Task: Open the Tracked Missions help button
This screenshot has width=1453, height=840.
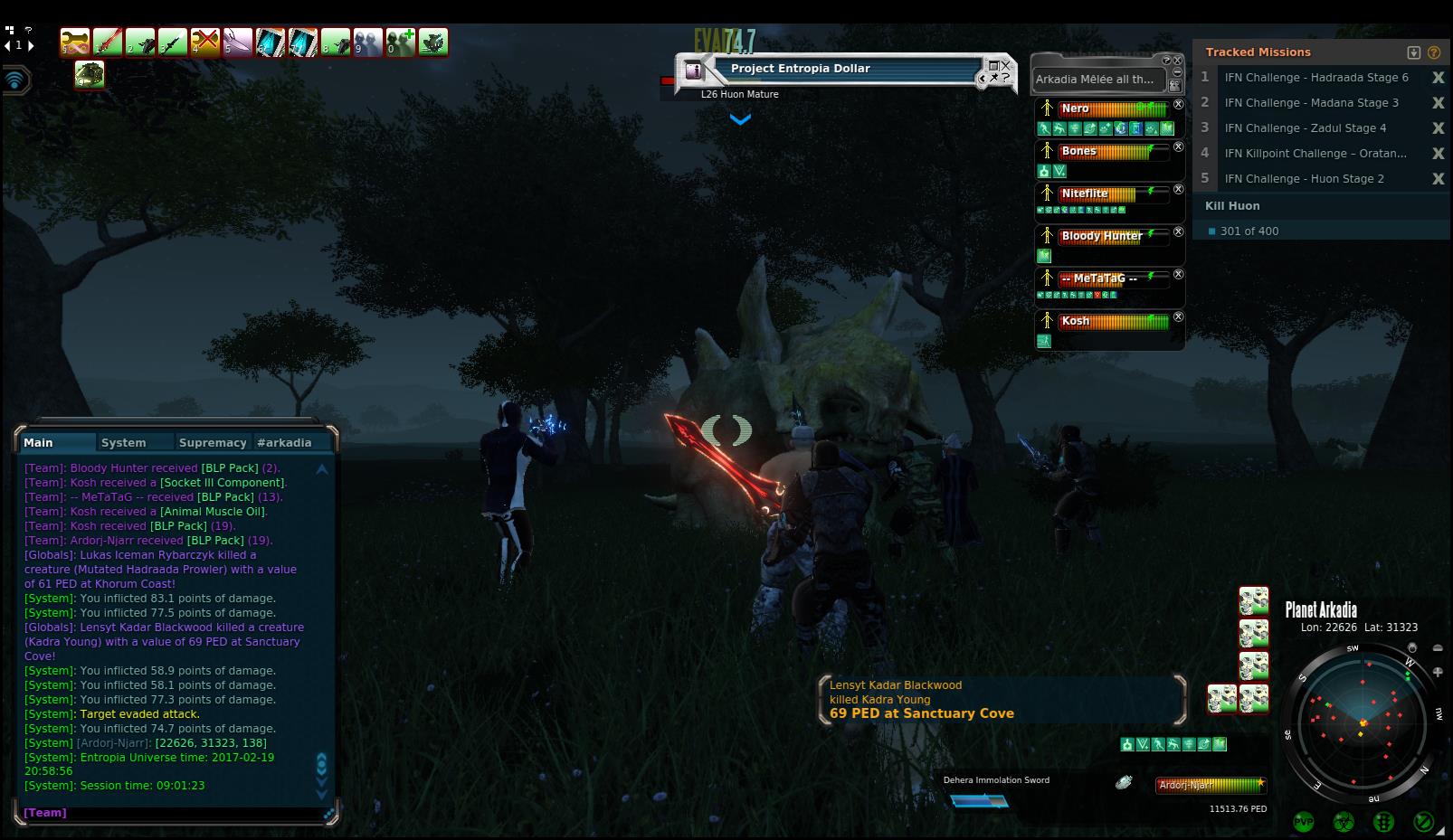Action: [x=1433, y=52]
